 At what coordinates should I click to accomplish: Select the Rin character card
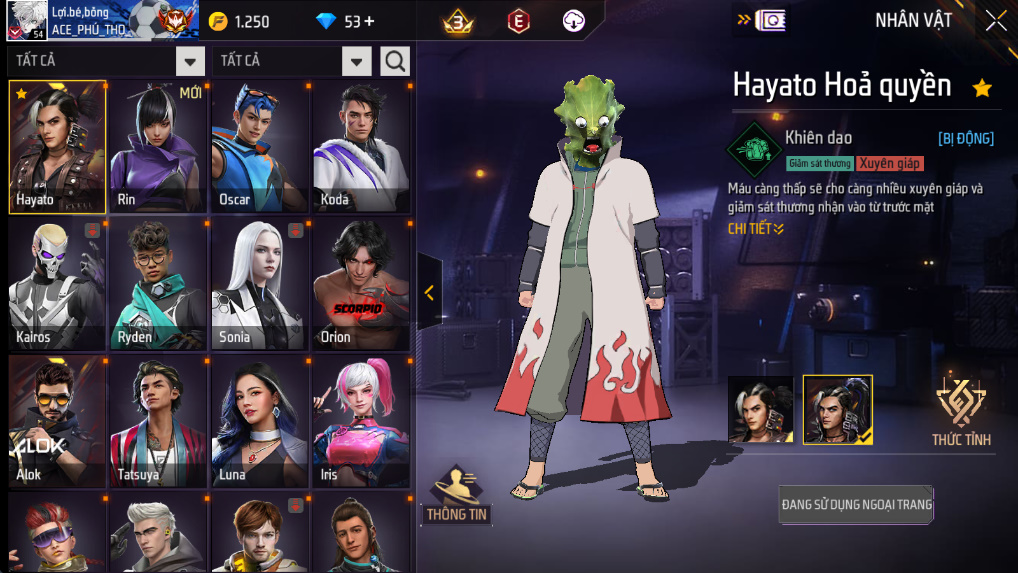[x=158, y=147]
